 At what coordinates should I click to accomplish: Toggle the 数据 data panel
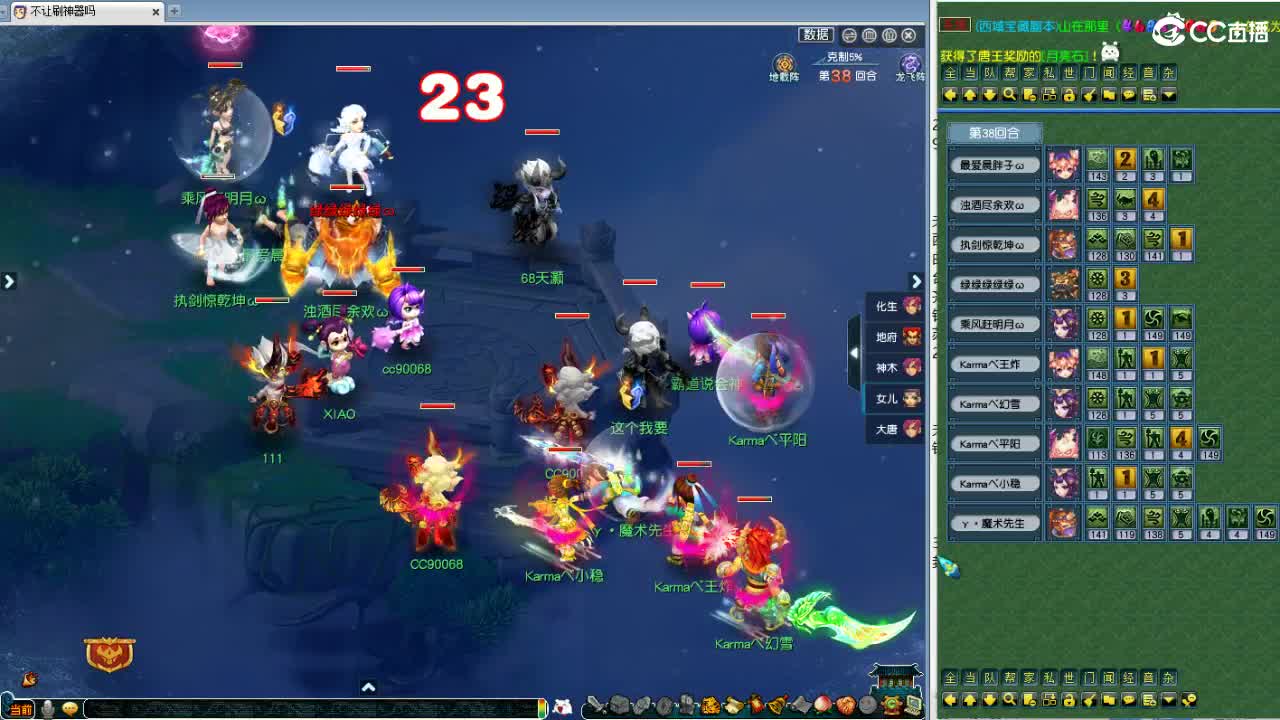point(817,33)
